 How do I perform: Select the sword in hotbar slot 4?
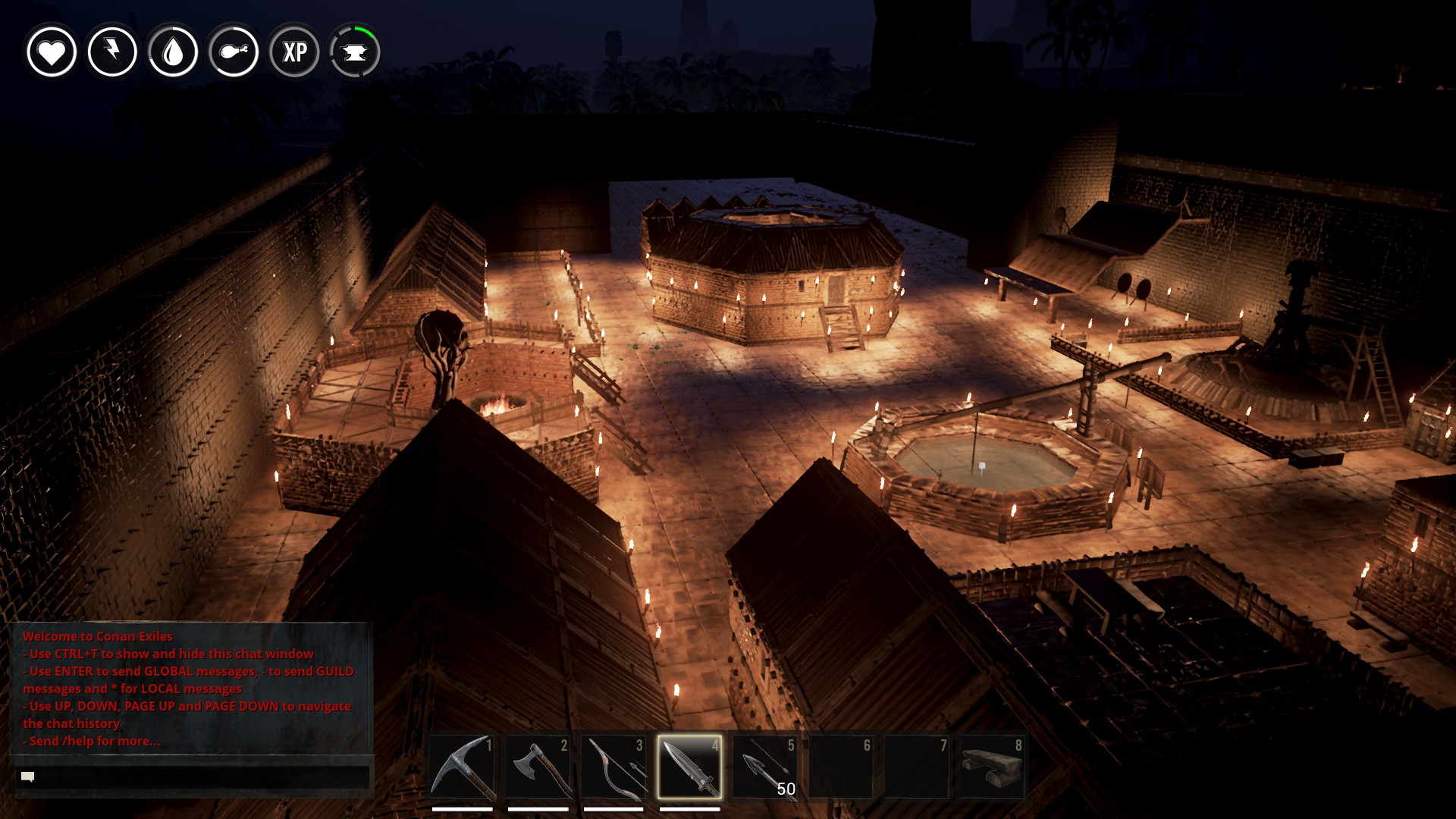(689, 767)
